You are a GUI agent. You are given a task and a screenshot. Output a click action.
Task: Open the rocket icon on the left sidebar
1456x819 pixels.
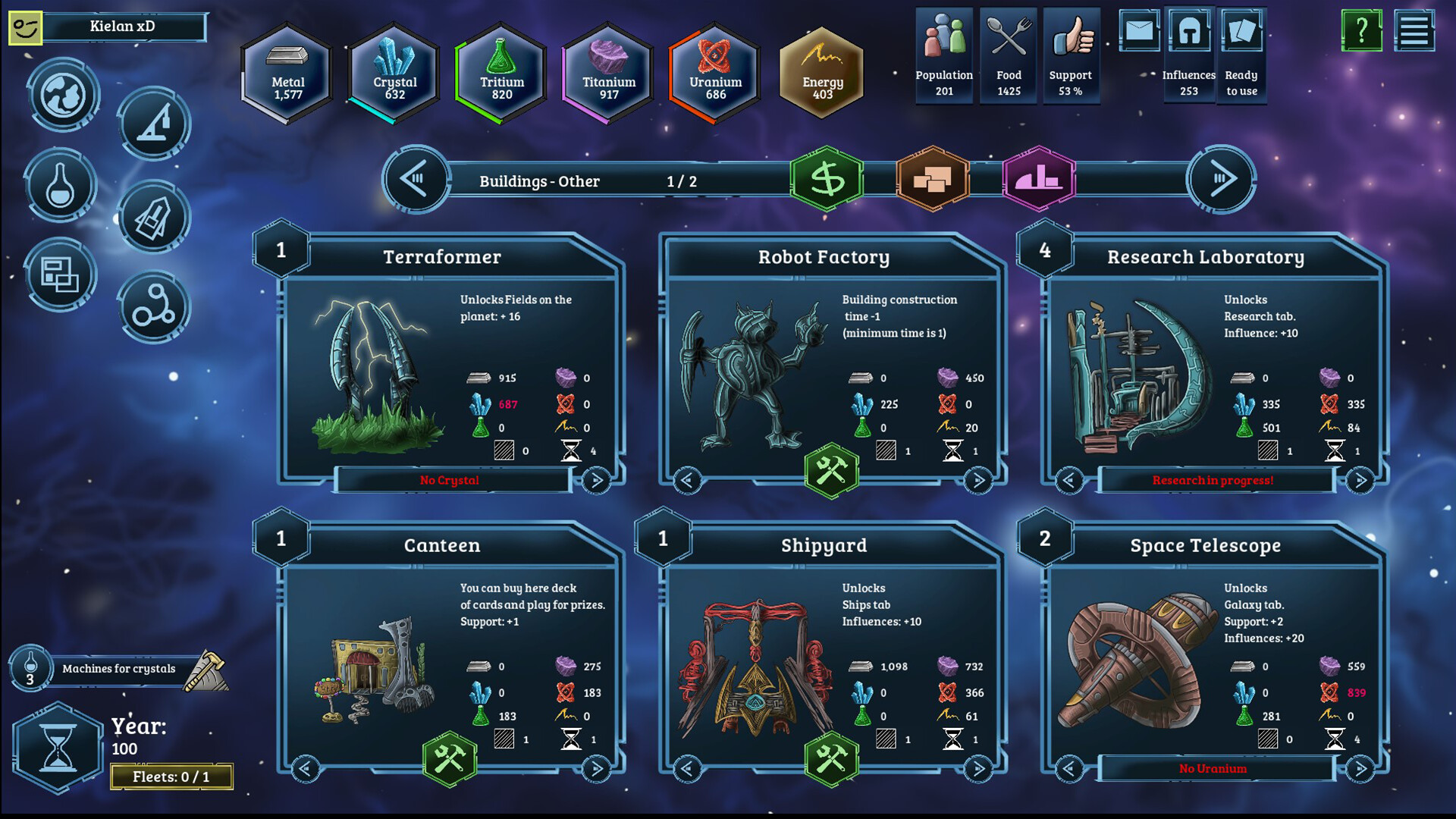pos(154,217)
